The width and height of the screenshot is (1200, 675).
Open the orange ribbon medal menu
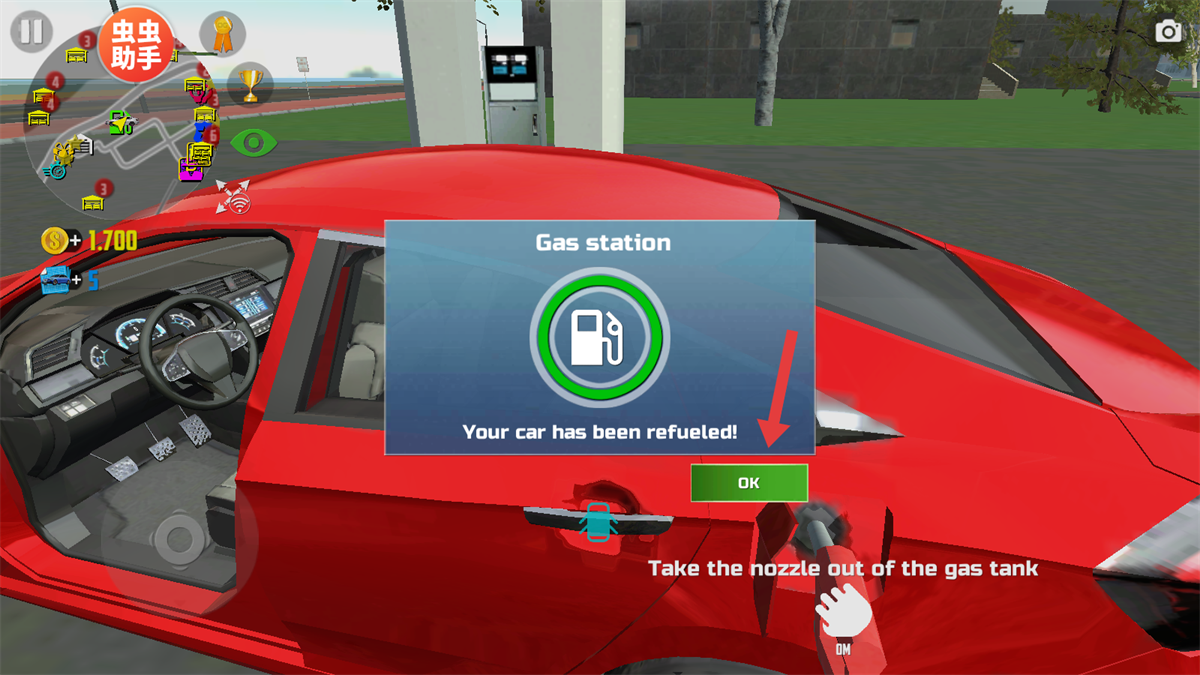222,35
